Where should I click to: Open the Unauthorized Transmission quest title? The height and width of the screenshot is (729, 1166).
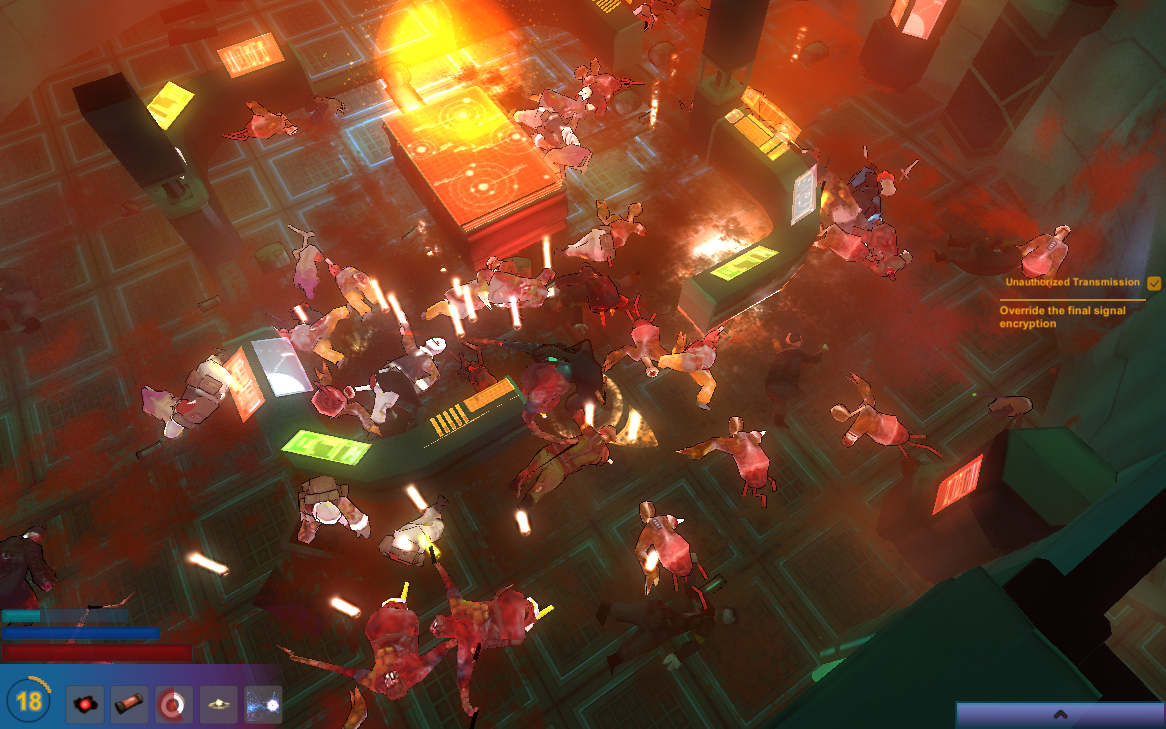pyautogui.click(x=1072, y=283)
